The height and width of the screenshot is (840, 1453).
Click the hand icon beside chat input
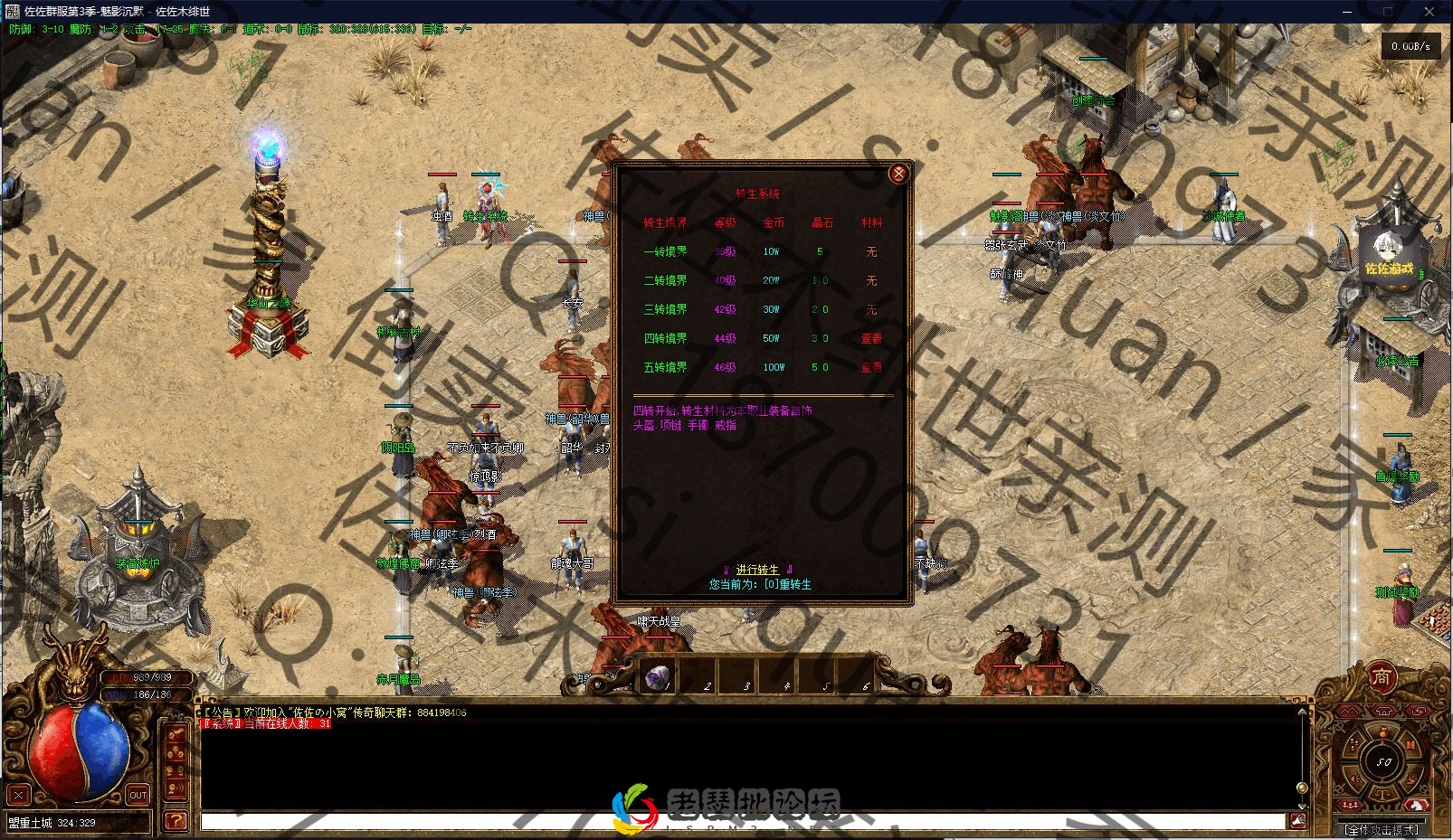click(1297, 820)
